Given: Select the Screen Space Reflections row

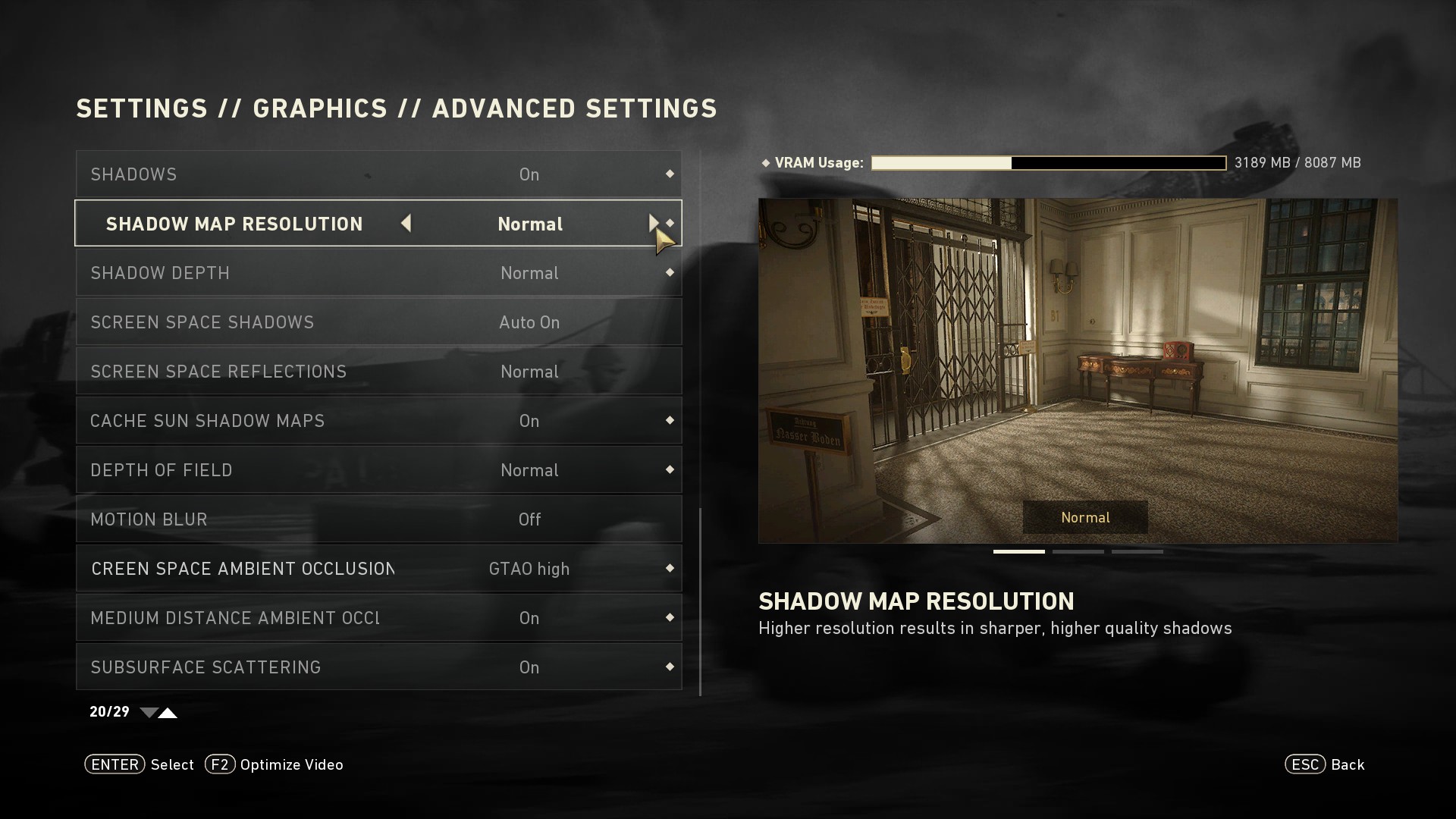Looking at the screenshot, I should click(378, 372).
